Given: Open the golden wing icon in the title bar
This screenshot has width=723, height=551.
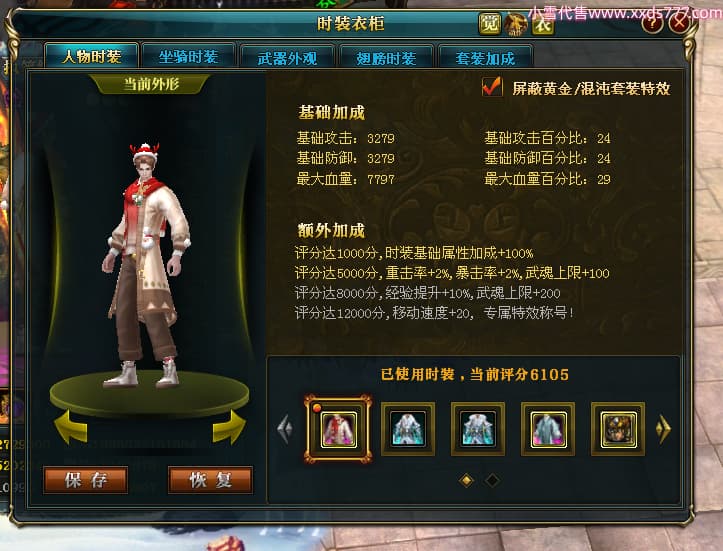Looking at the screenshot, I should pyautogui.click(x=515, y=23).
